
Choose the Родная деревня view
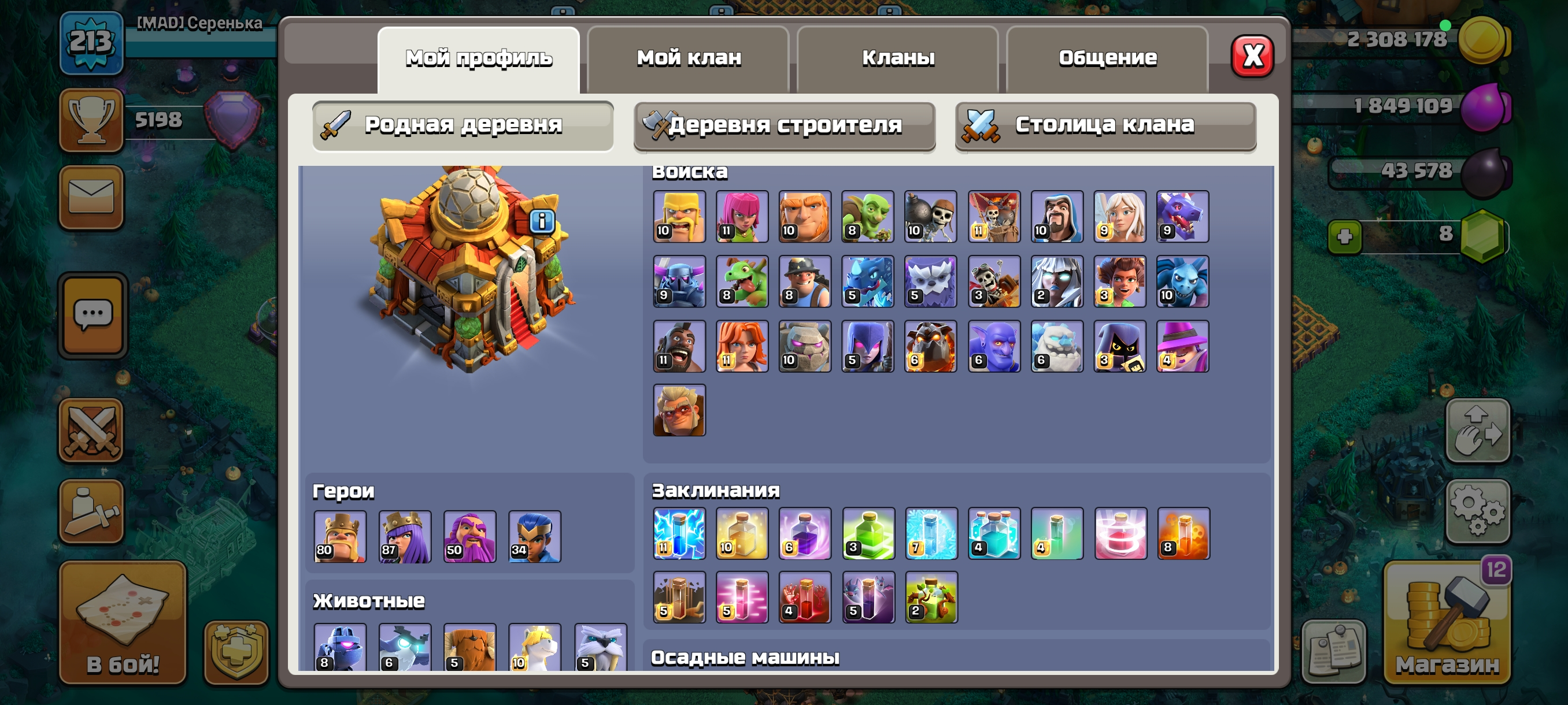point(463,125)
